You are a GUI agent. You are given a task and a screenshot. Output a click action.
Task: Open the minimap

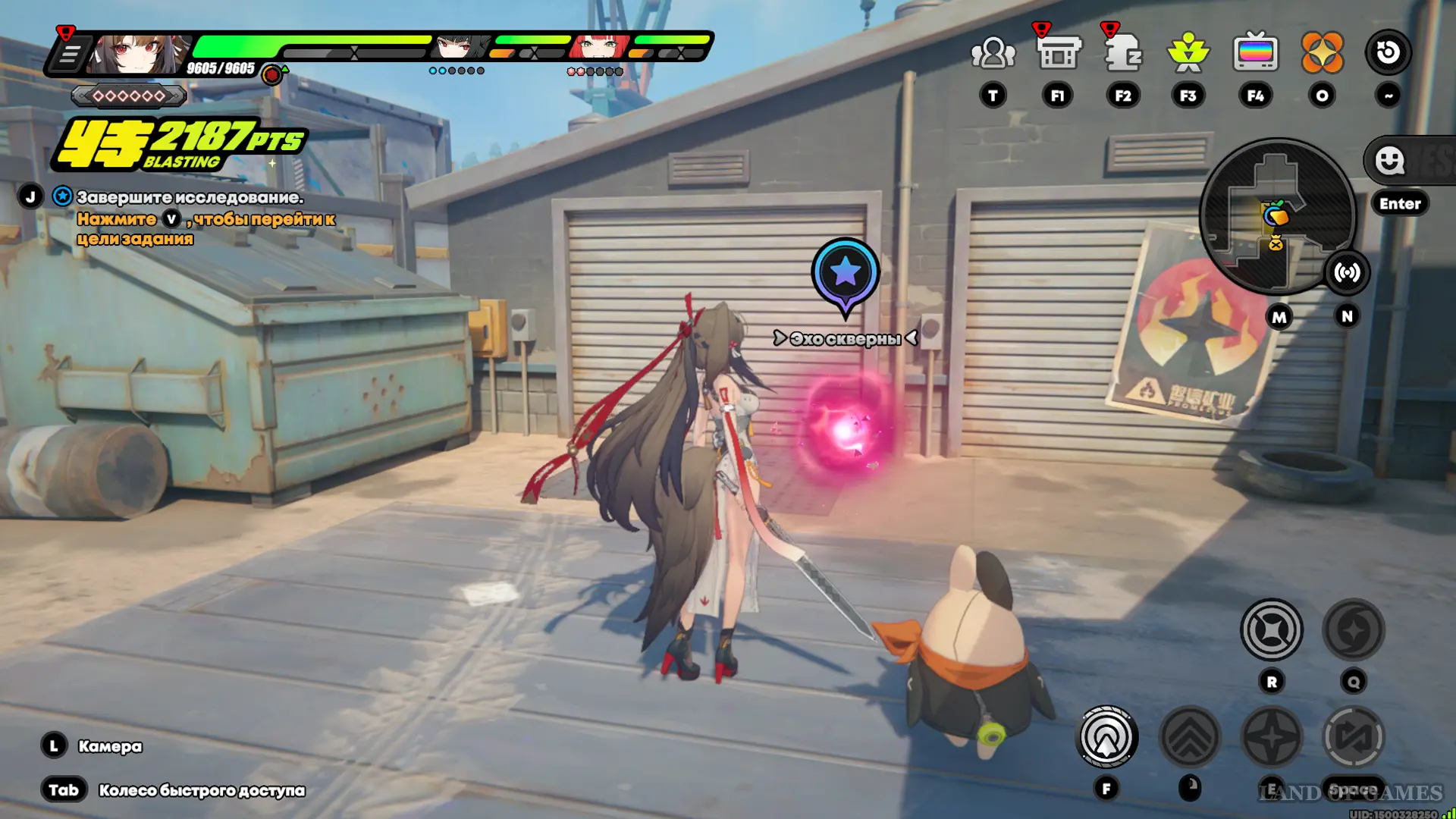(1276, 216)
